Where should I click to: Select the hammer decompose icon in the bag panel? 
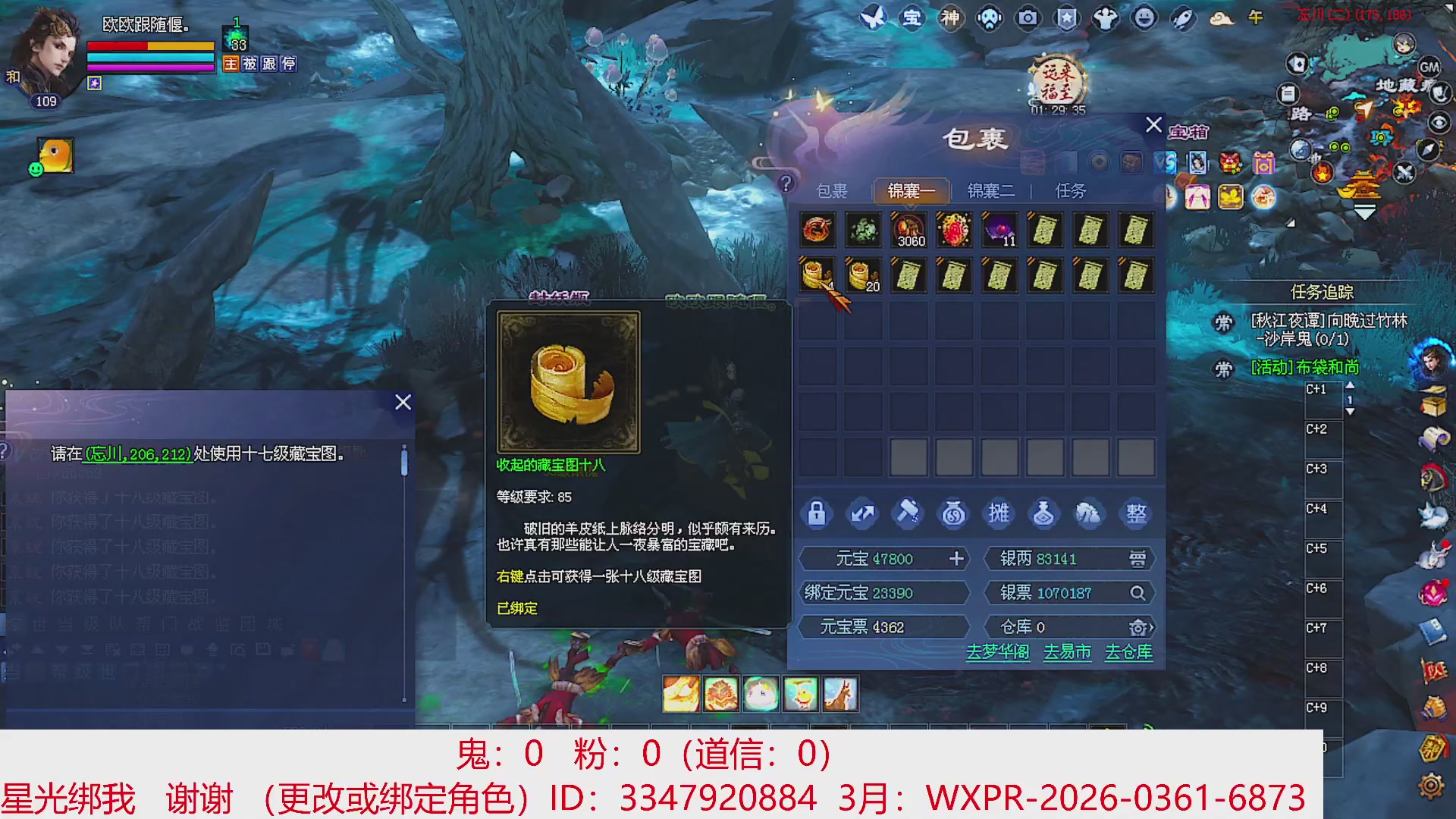(908, 513)
